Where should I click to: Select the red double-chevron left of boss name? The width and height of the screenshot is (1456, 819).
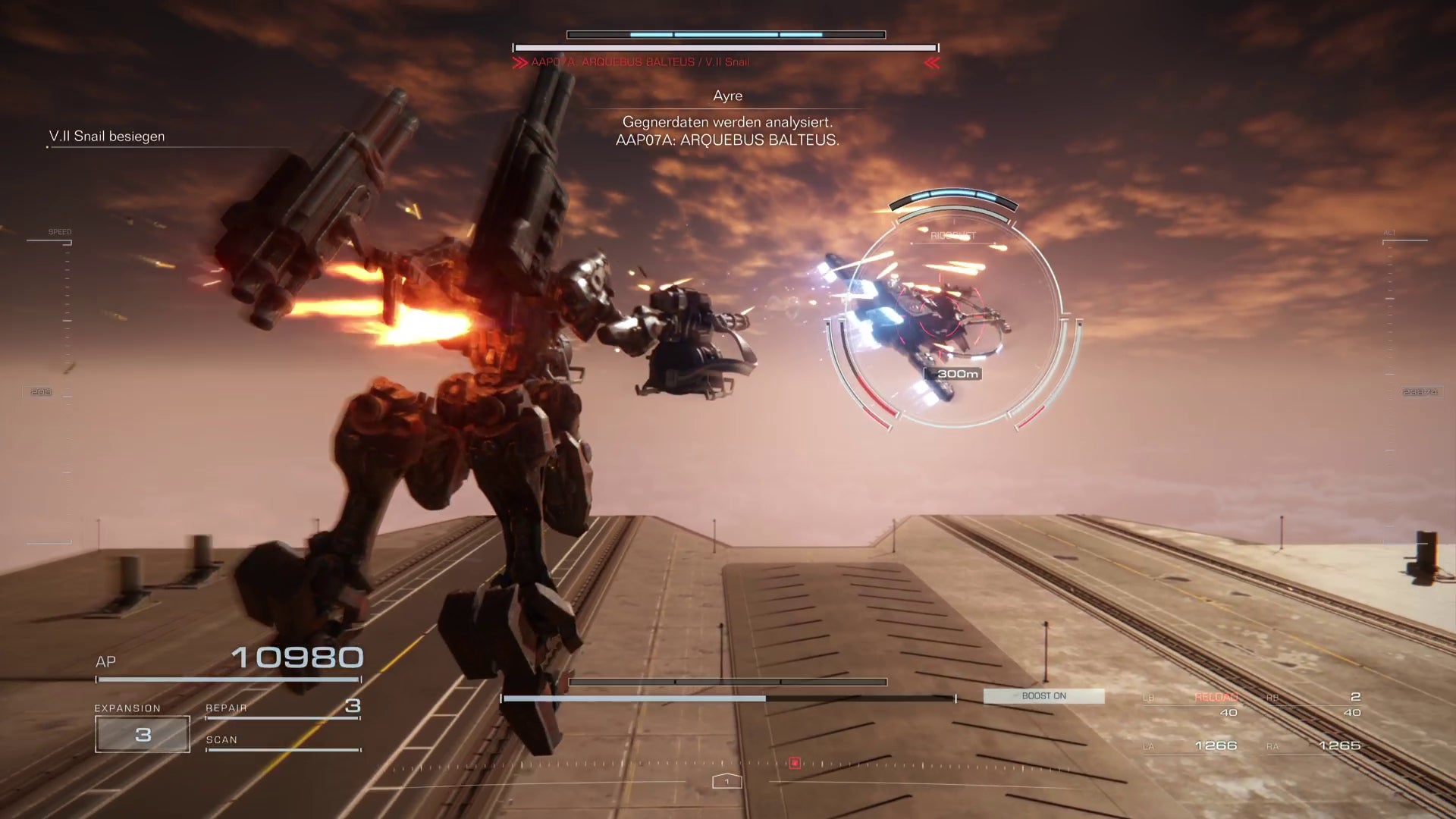pyautogui.click(x=521, y=62)
